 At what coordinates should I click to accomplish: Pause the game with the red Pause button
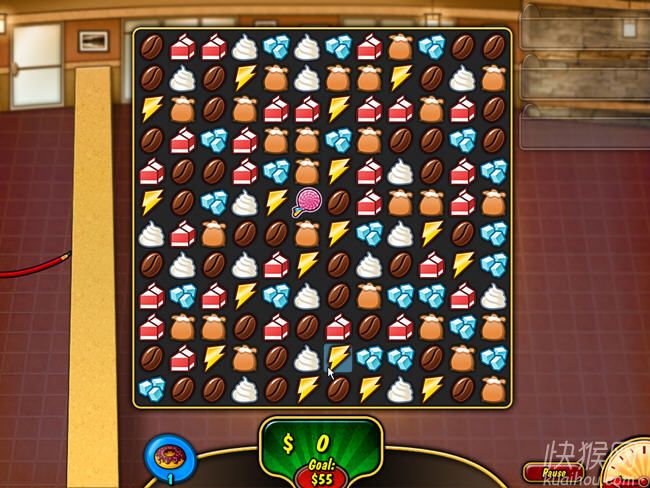552,472
